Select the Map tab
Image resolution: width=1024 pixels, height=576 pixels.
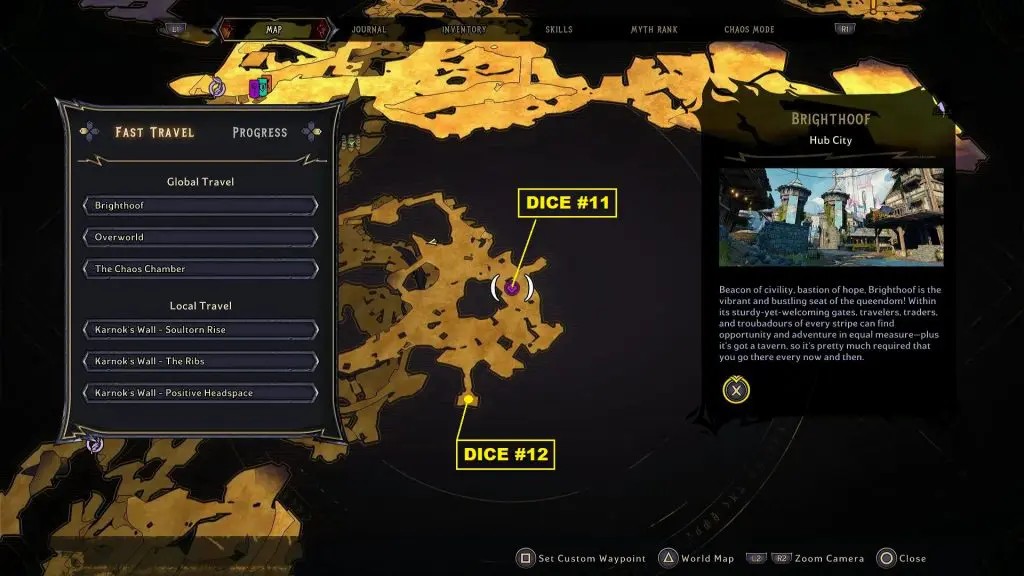point(273,30)
